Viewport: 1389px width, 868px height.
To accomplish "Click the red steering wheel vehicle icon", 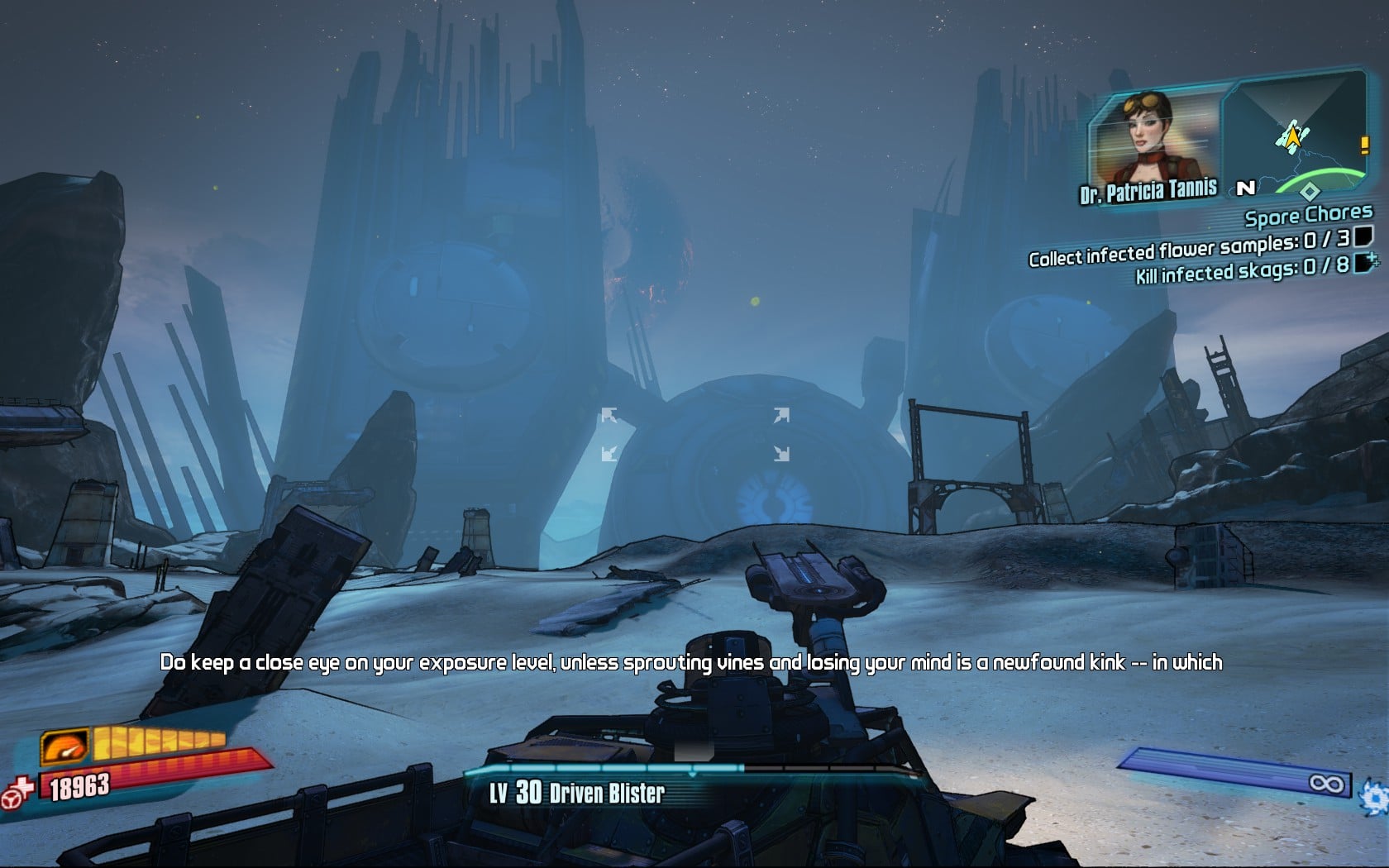I will (11, 802).
